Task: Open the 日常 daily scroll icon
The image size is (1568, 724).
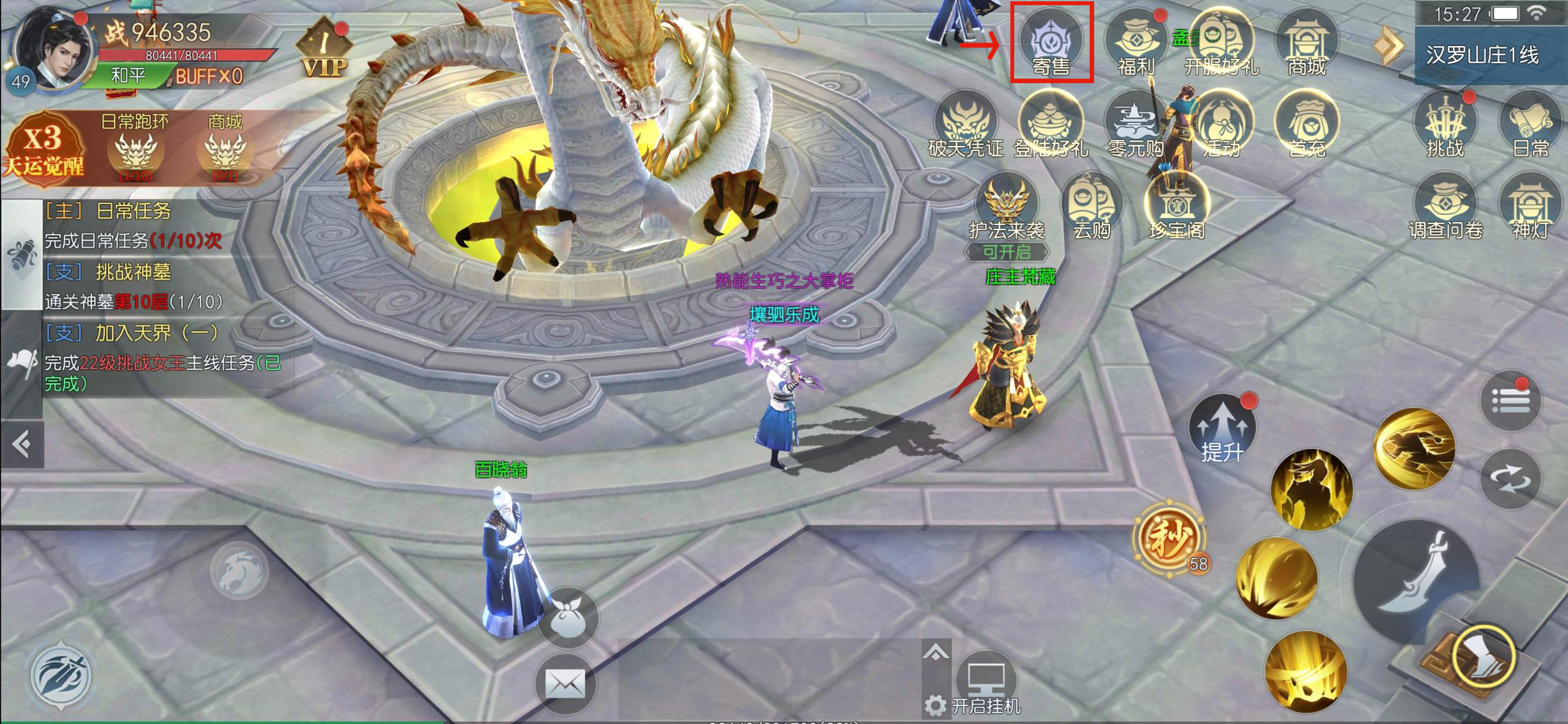Action: [x=1530, y=125]
